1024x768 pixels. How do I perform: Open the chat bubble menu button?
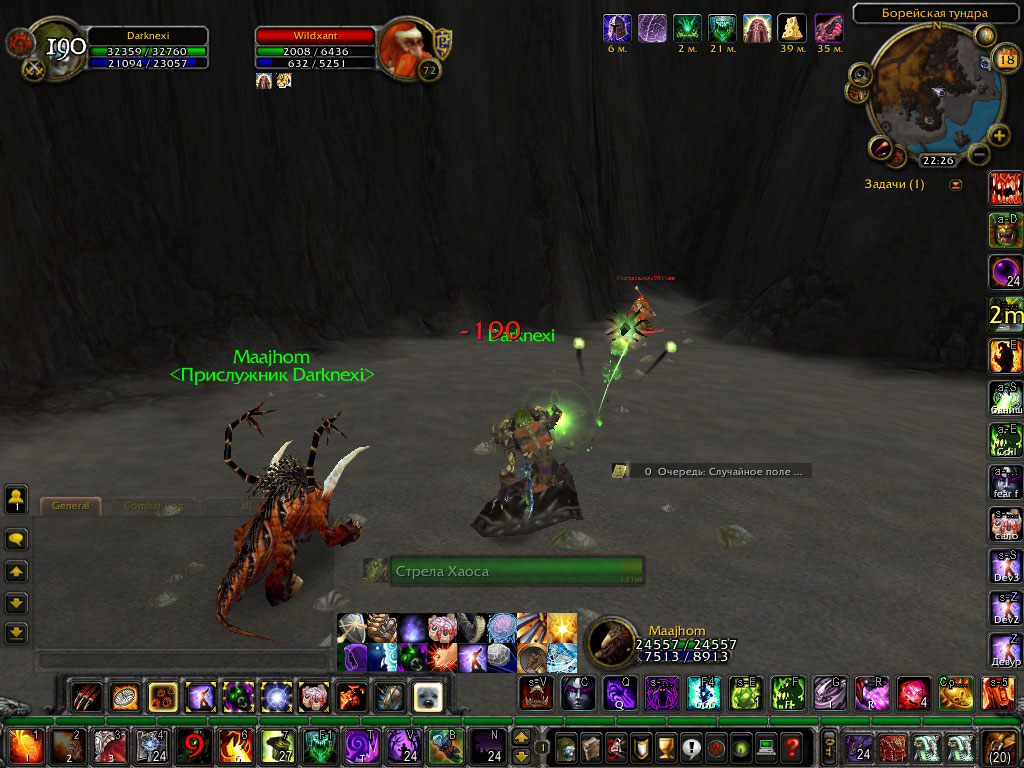pos(16,539)
